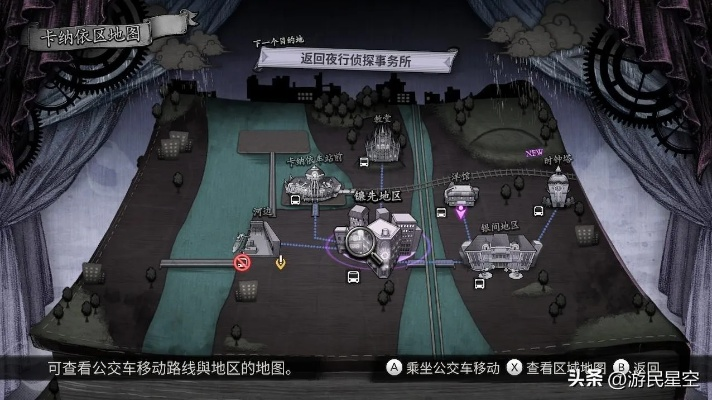Choose the 教堂 cathedral location
The width and height of the screenshot is (712, 400).
point(379,147)
